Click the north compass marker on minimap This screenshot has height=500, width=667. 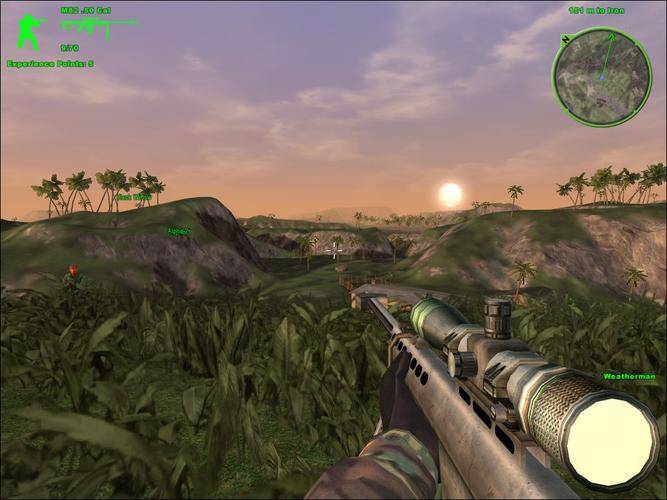point(567,39)
